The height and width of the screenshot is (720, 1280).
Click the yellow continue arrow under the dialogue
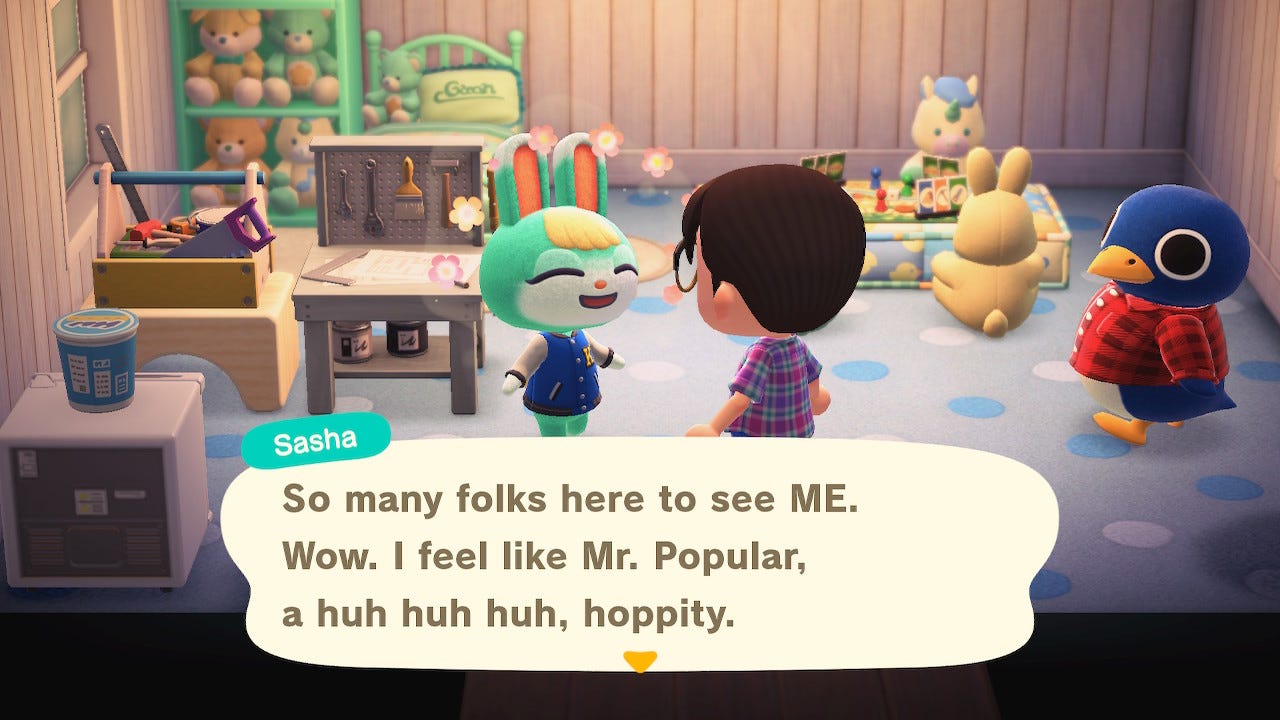pyautogui.click(x=639, y=661)
